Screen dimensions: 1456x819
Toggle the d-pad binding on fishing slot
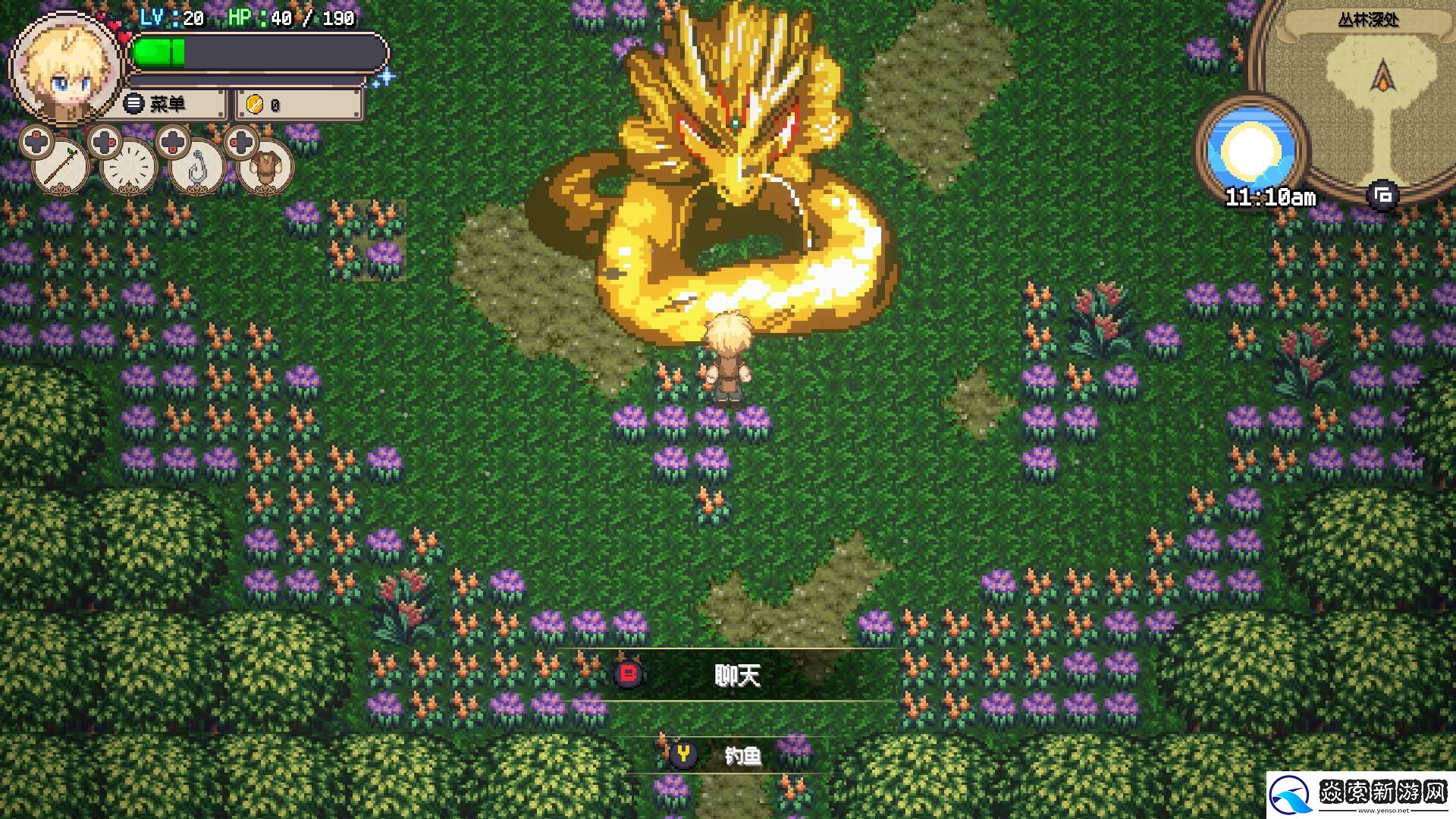coord(174,143)
